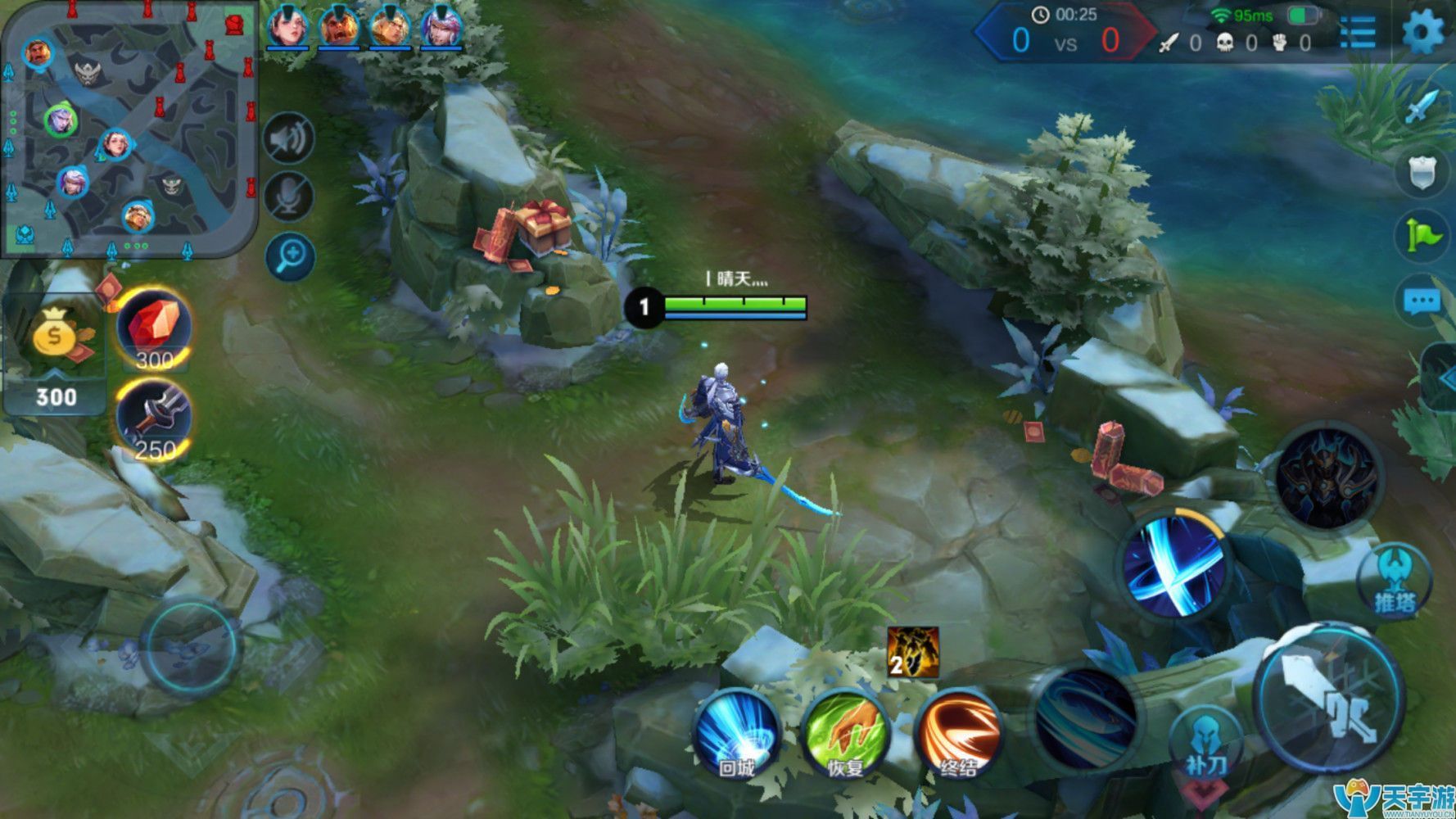Tap the minimap
This screenshot has height=819, width=1456.
click(129, 129)
